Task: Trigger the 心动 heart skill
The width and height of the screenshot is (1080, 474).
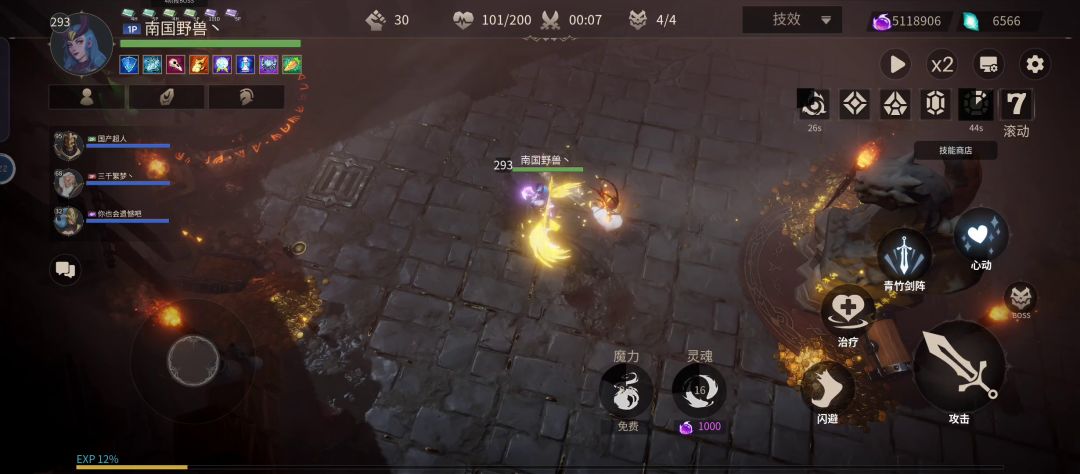Action: coord(981,236)
